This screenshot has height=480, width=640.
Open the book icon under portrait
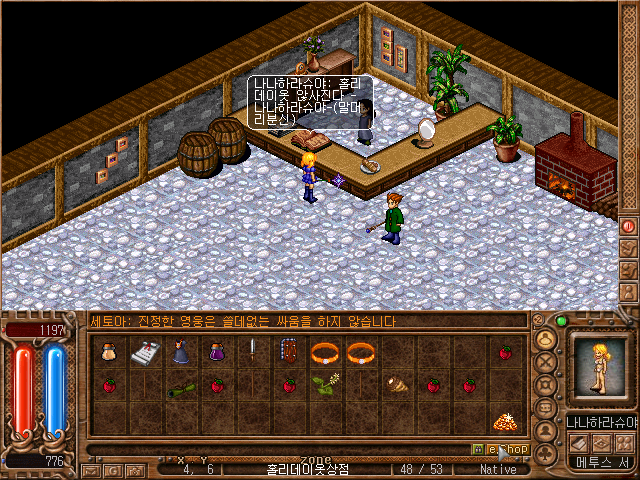pos(578,442)
